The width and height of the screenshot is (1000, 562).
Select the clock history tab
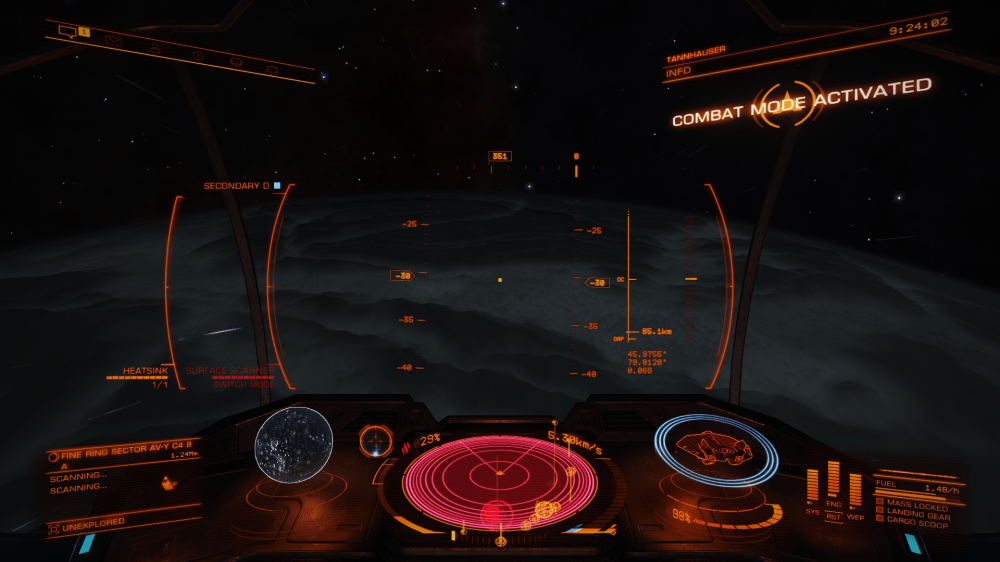pos(198,54)
